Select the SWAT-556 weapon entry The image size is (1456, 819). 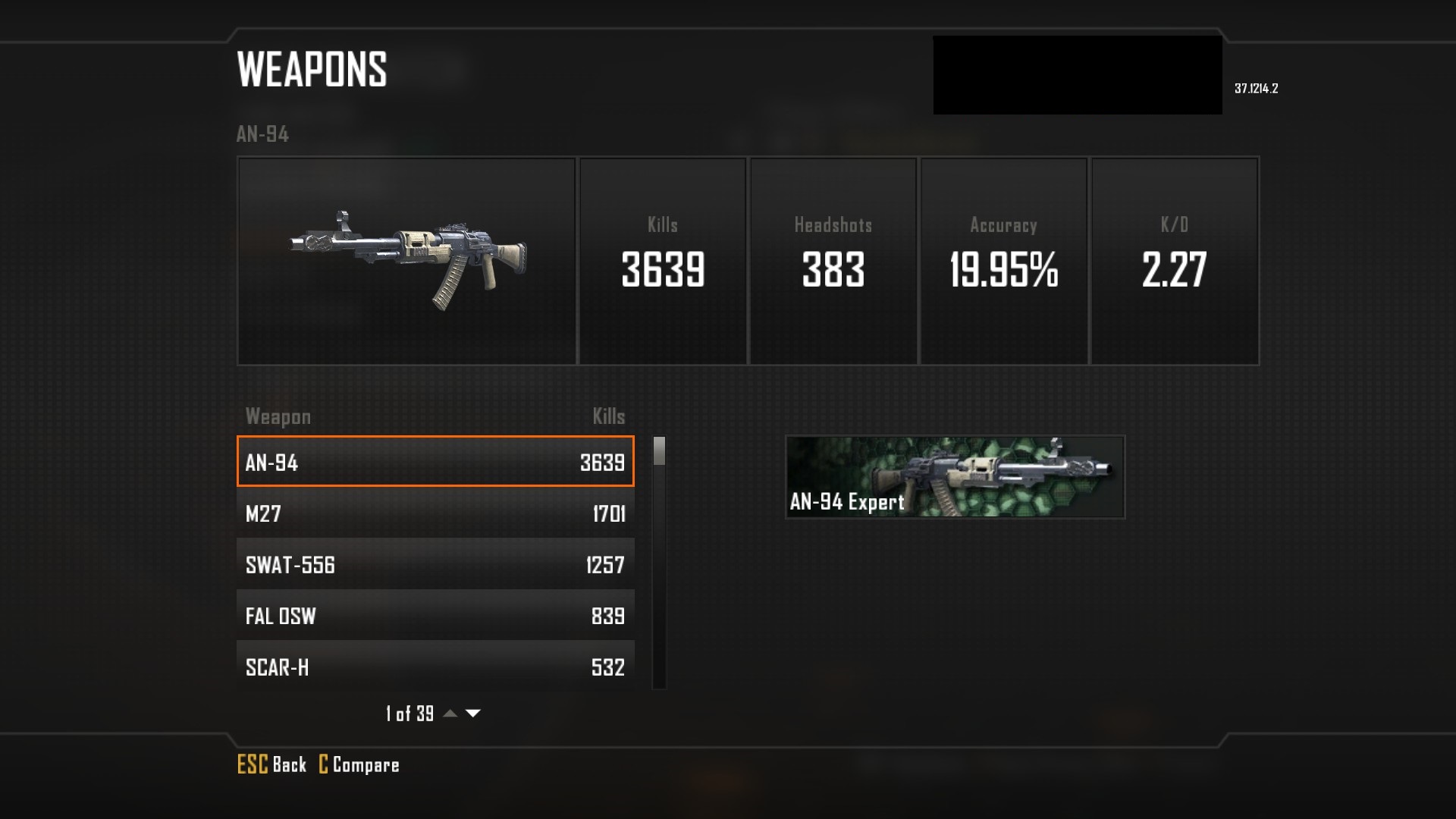click(435, 564)
